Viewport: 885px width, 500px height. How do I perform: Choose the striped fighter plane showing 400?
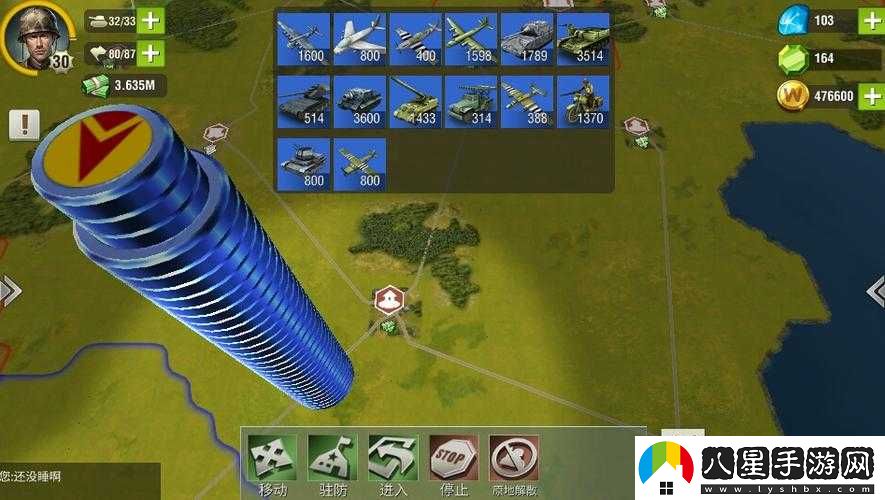click(x=416, y=39)
